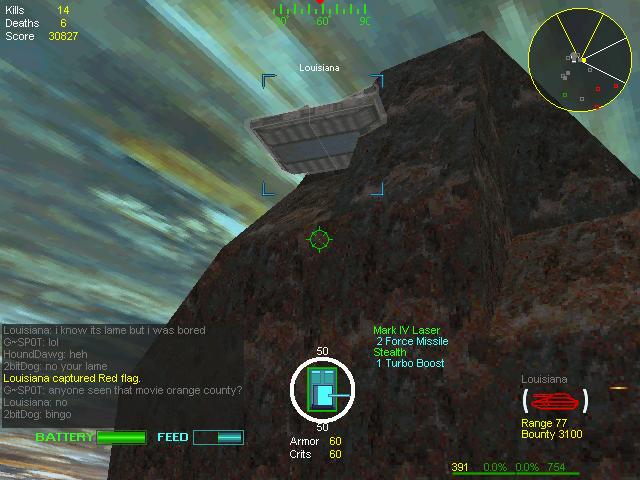This screenshot has width=640, height=480.
Task: Choose the Force Missile weapon entry
Action: [412, 341]
